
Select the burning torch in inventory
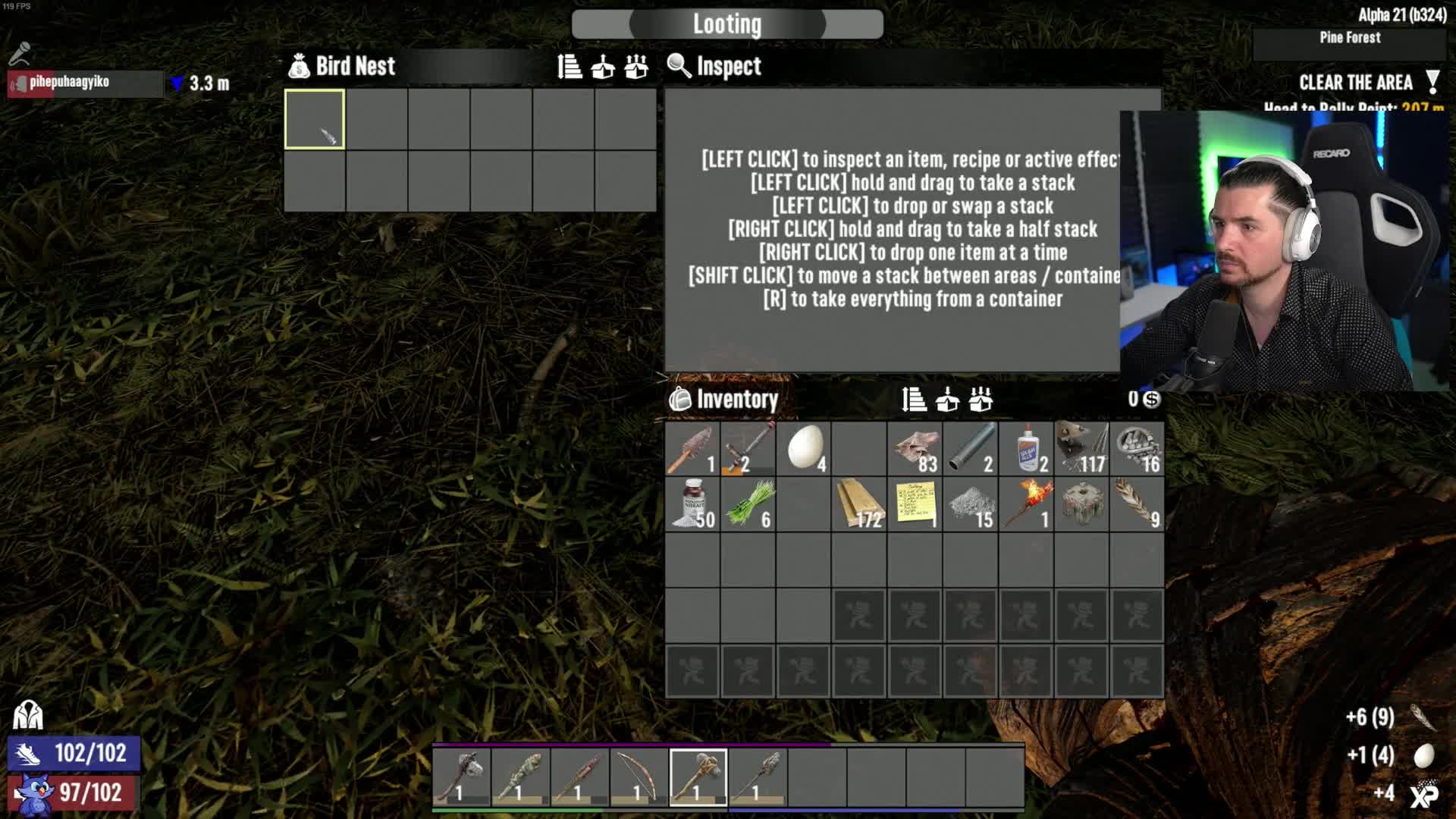tap(1027, 504)
